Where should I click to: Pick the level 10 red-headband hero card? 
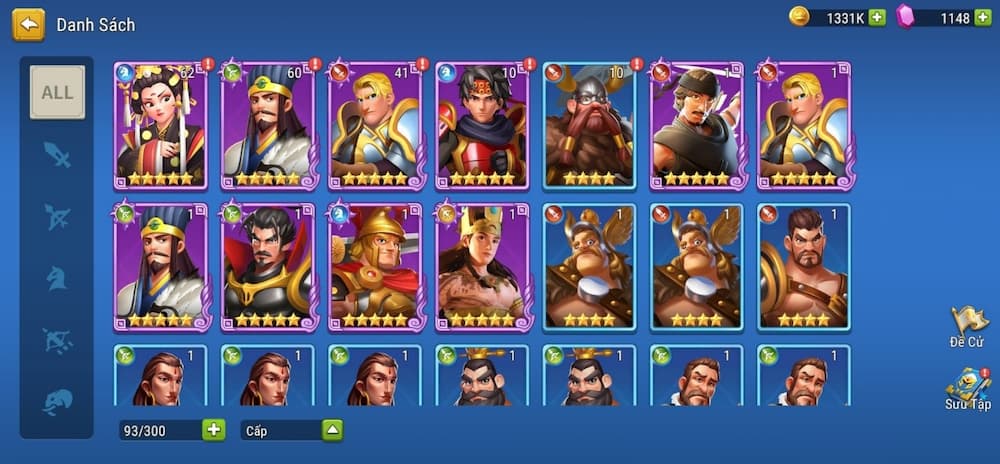[x=482, y=125]
